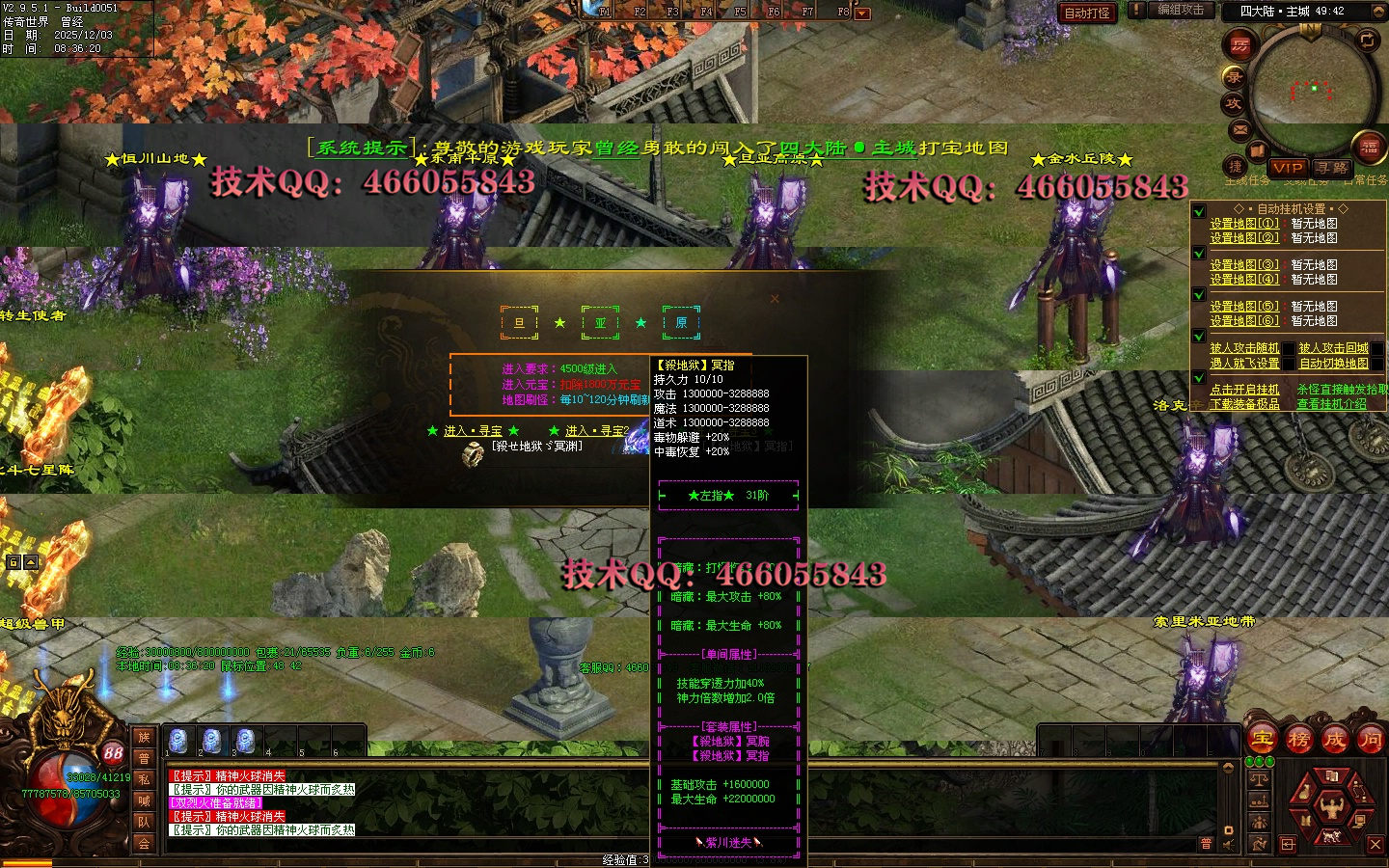Click the minimap display
This screenshot has width=1389, height=868.
pyautogui.click(x=1313, y=92)
